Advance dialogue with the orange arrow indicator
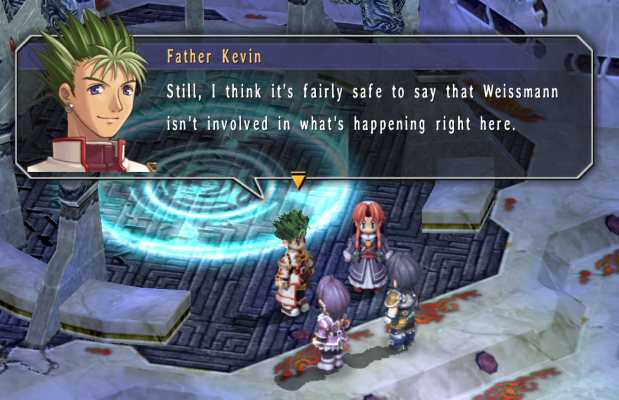 pos(297,180)
